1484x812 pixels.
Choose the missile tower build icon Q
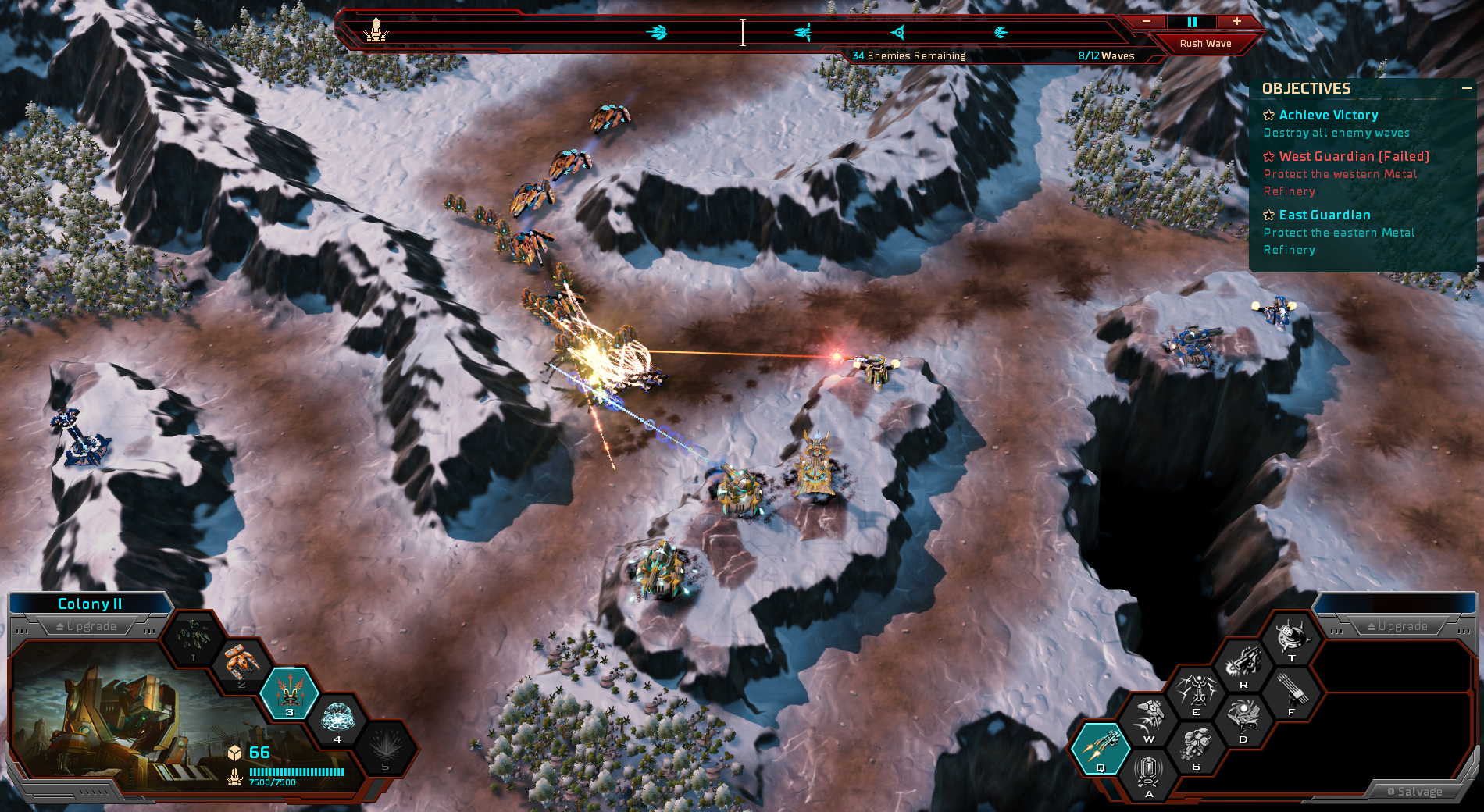point(1101,747)
